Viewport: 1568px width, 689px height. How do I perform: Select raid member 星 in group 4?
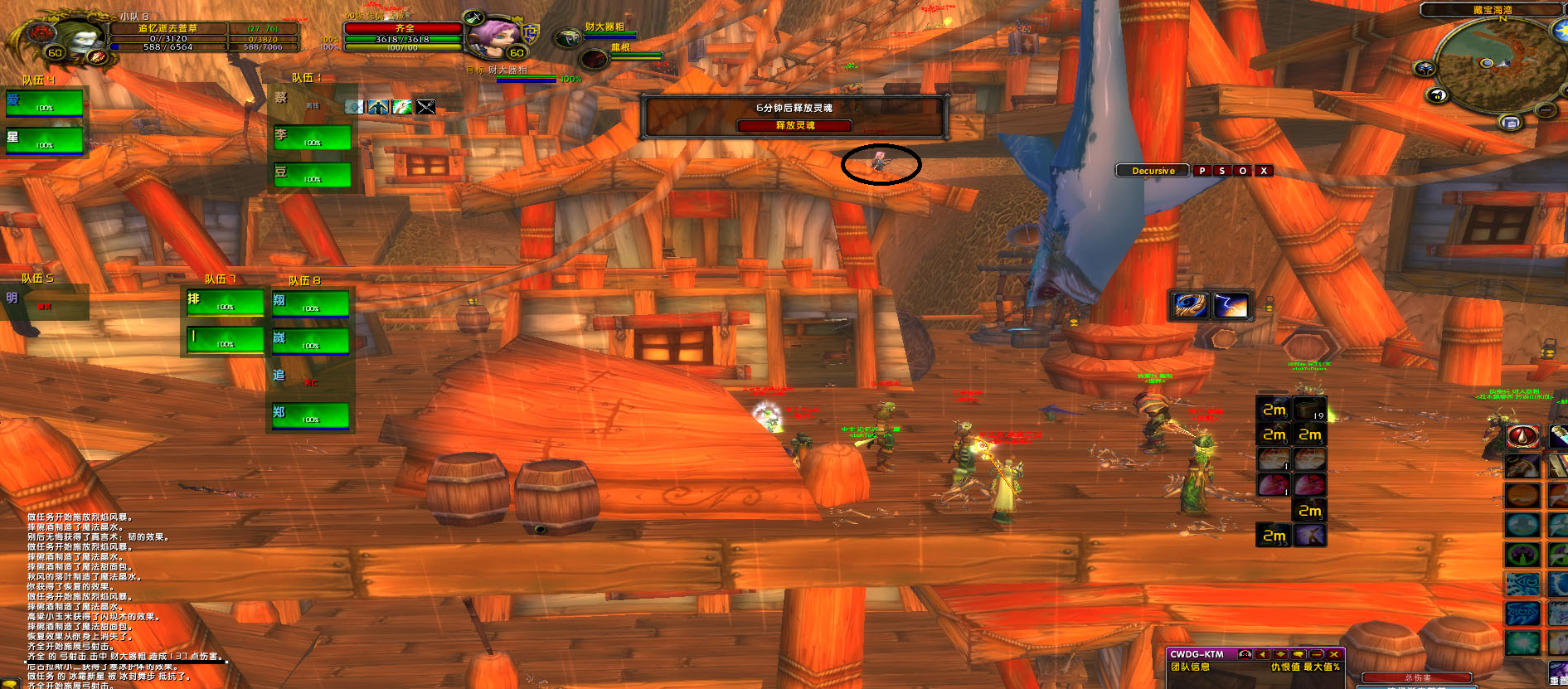(x=45, y=140)
